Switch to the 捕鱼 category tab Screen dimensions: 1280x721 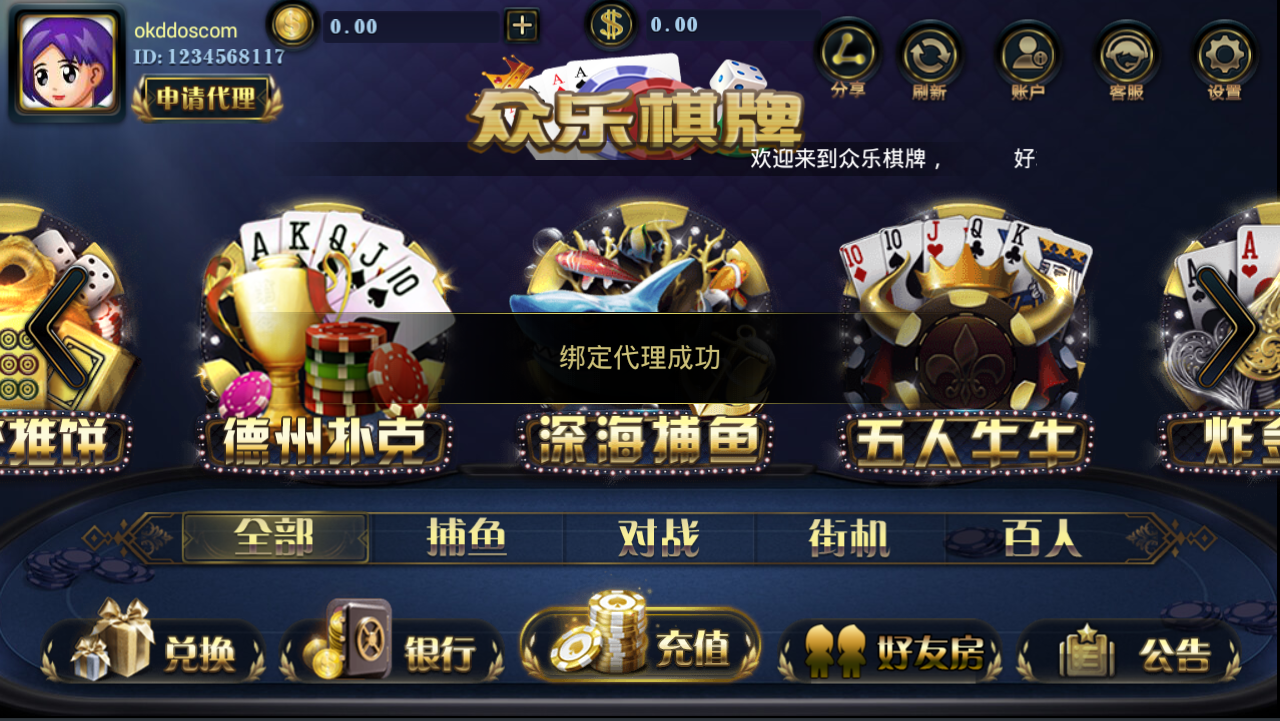(x=467, y=537)
